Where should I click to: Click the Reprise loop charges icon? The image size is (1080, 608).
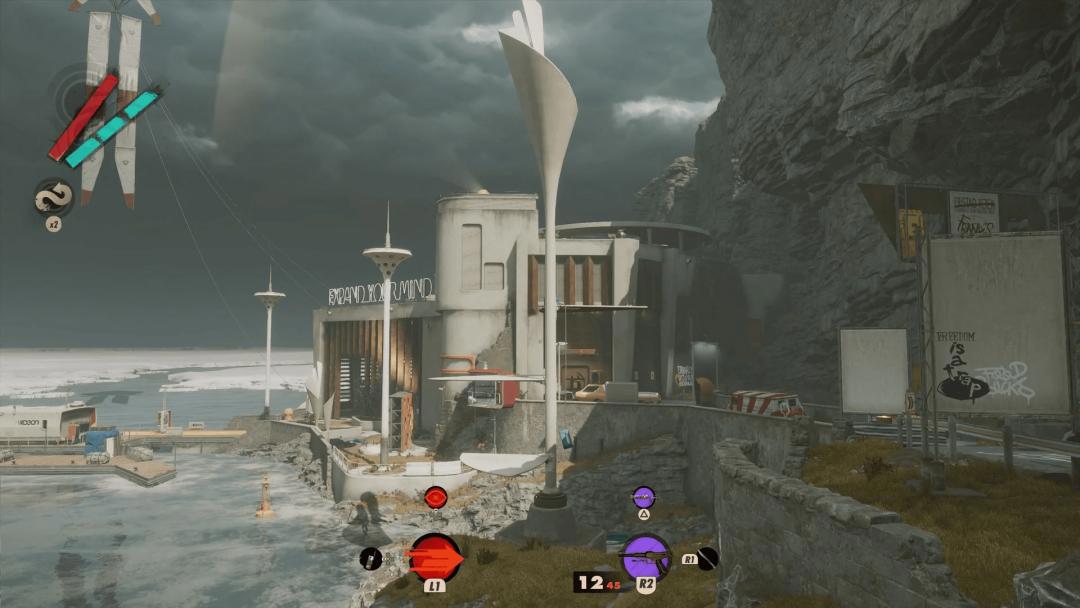click(x=52, y=197)
